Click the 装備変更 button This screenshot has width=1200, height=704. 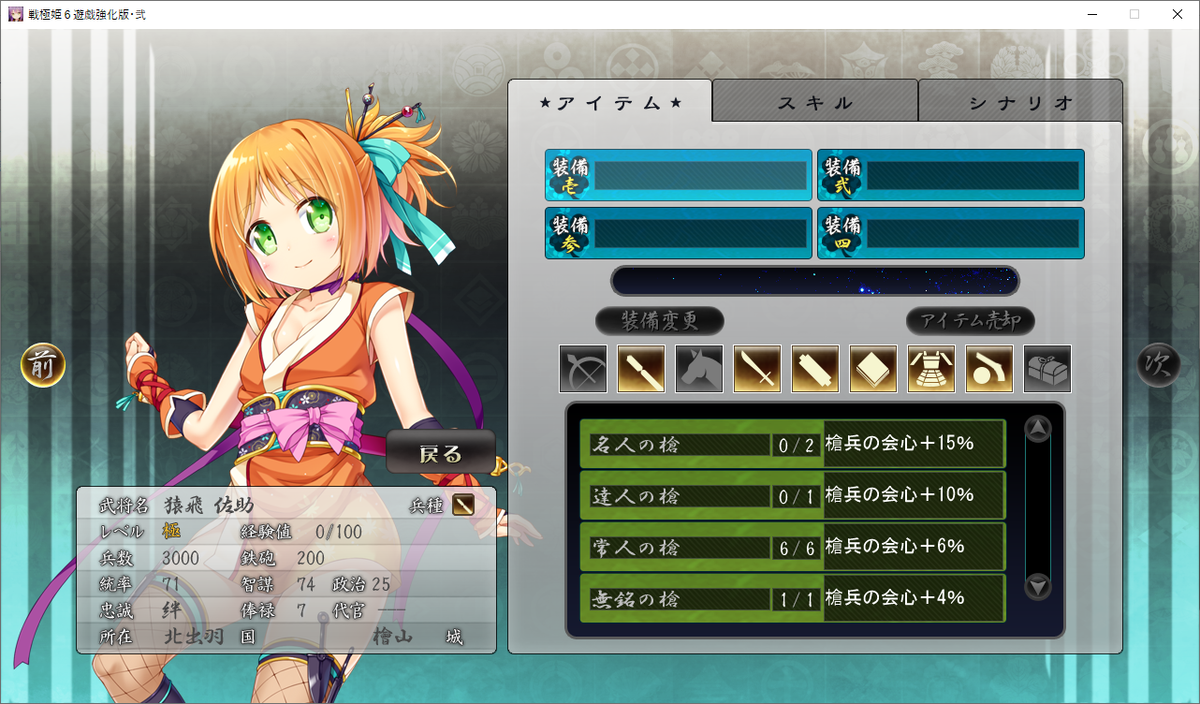point(659,321)
